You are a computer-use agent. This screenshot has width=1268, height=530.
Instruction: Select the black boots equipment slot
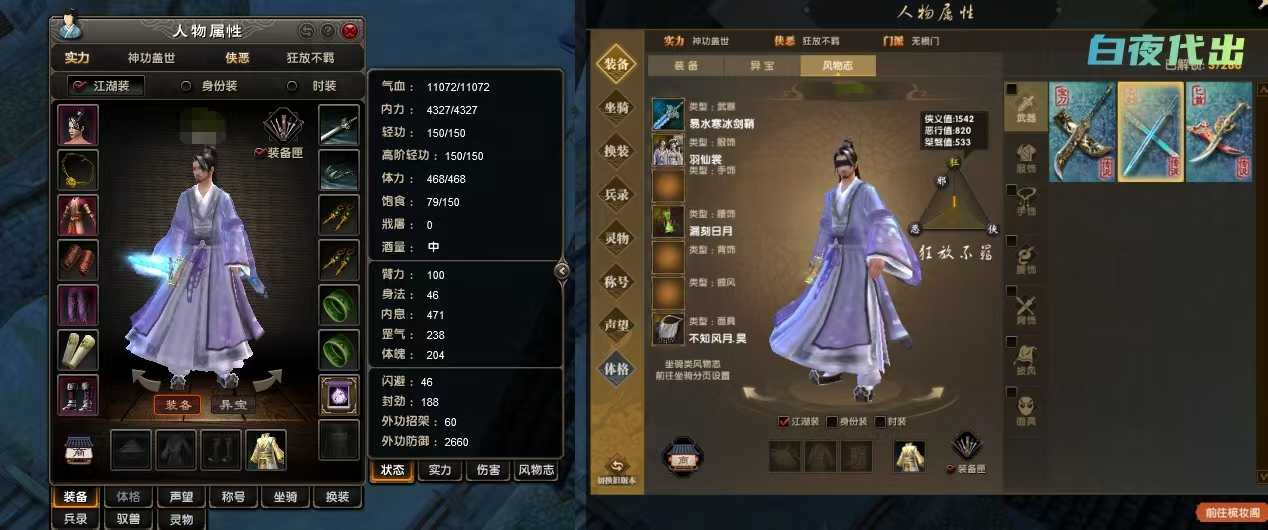point(78,395)
